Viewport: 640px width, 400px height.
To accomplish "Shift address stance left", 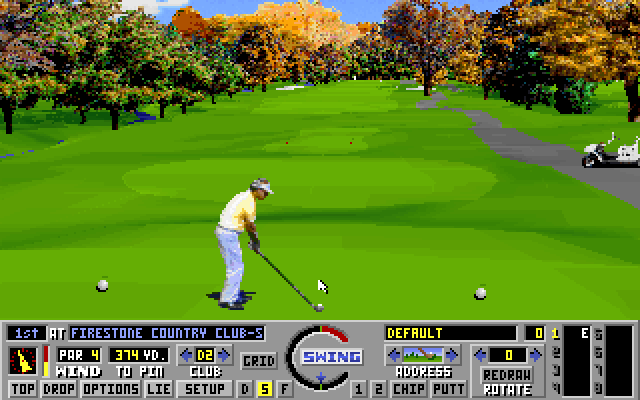I will point(393,355).
